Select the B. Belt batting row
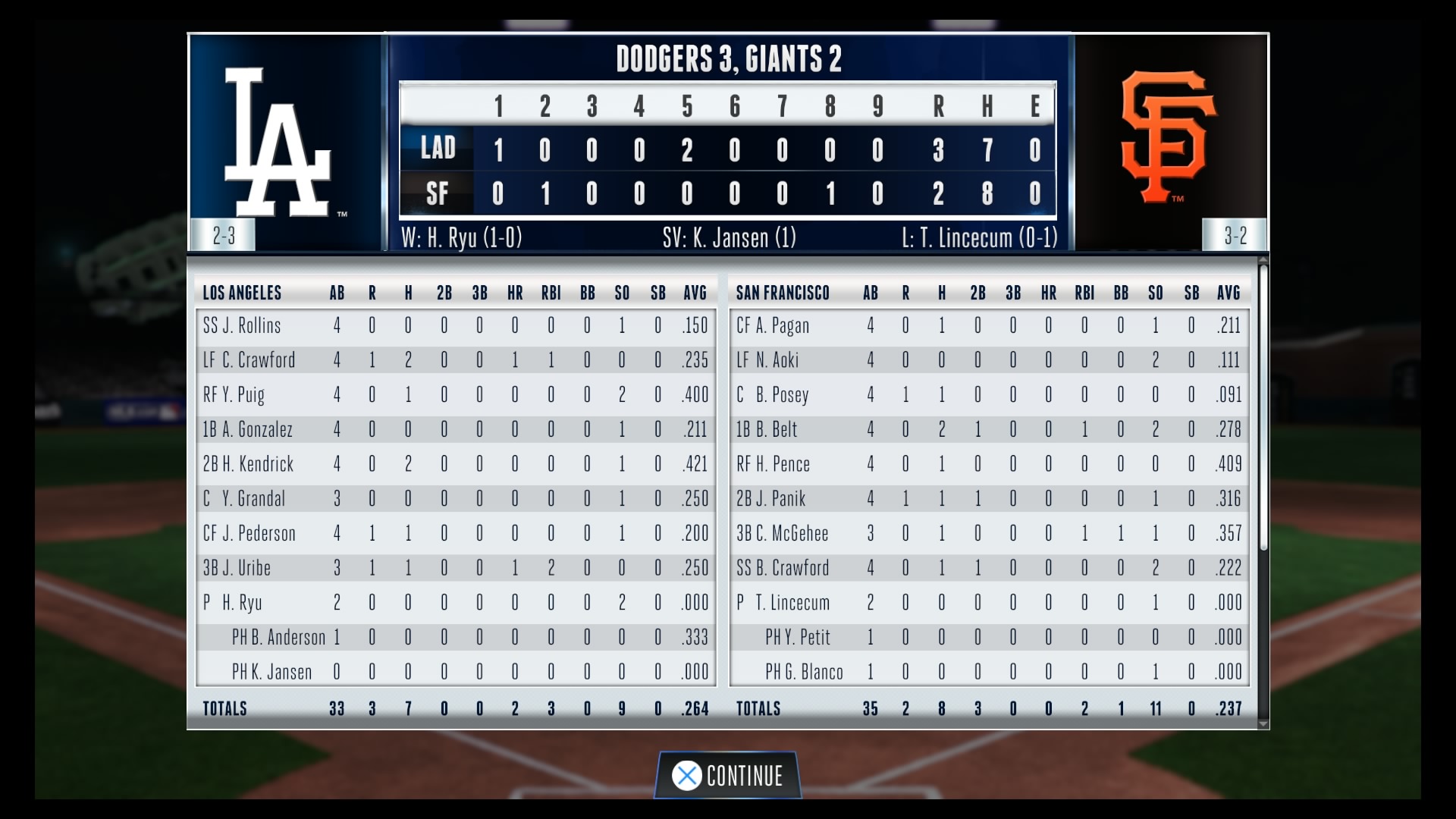Viewport: 1456px width, 819px height. (x=989, y=429)
